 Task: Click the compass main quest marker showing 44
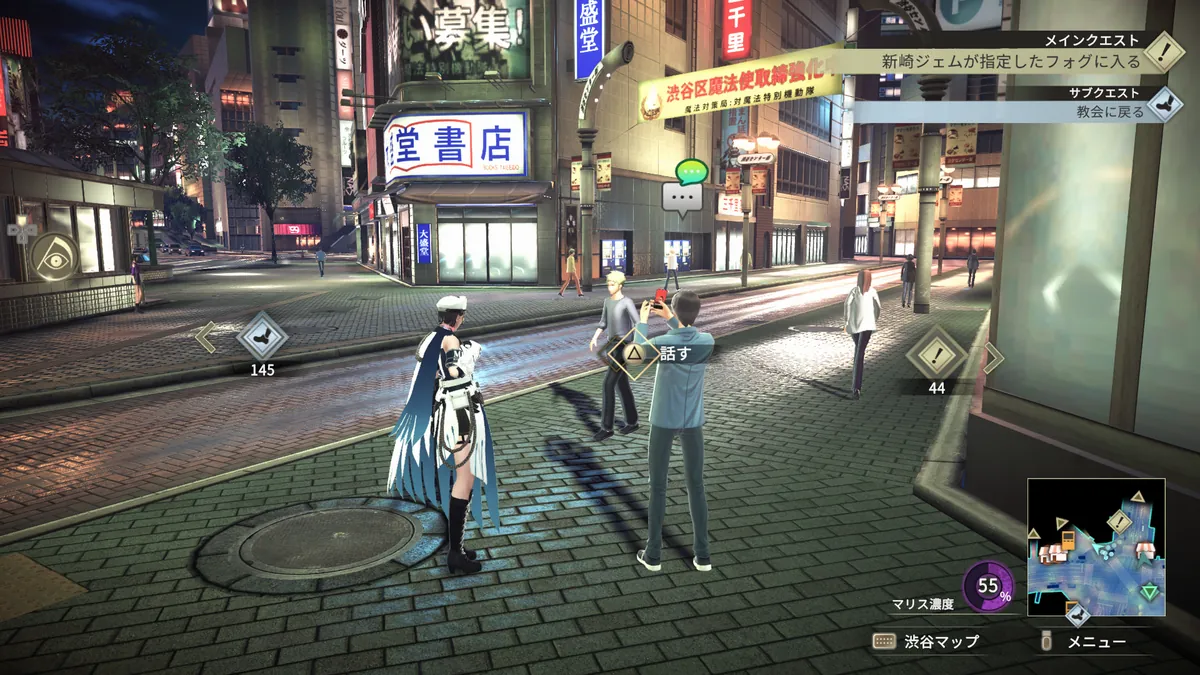point(936,353)
